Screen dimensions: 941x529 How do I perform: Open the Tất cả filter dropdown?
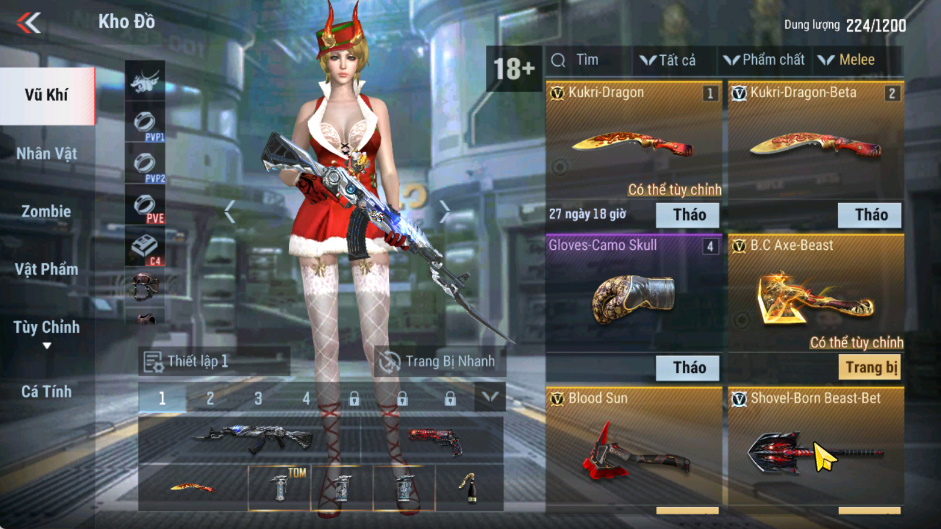pyautogui.click(x=668, y=60)
